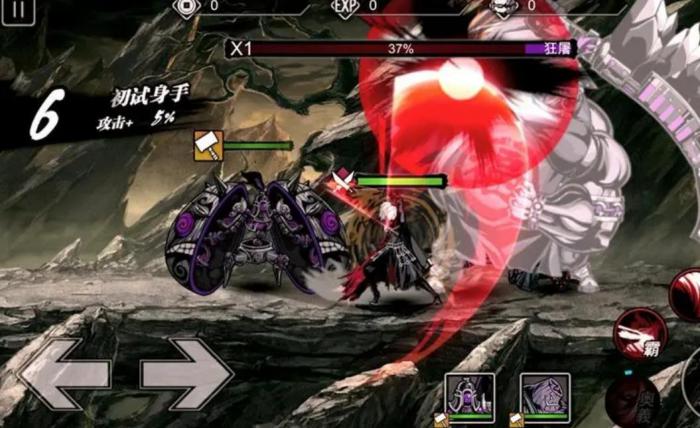Activate the 霸 skill button
The width and height of the screenshot is (700, 428).
tap(639, 334)
